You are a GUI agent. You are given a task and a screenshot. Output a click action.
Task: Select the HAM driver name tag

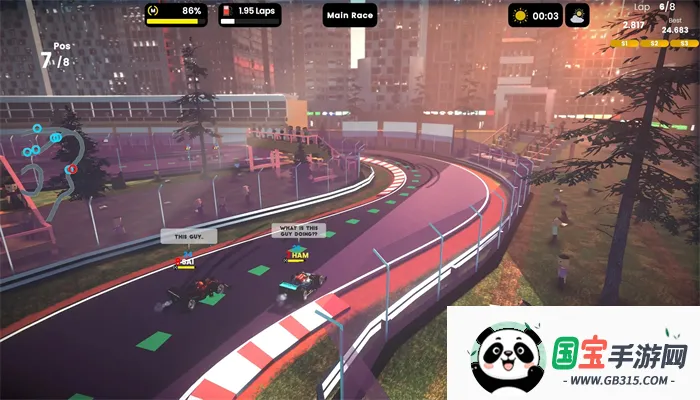pyautogui.click(x=299, y=256)
